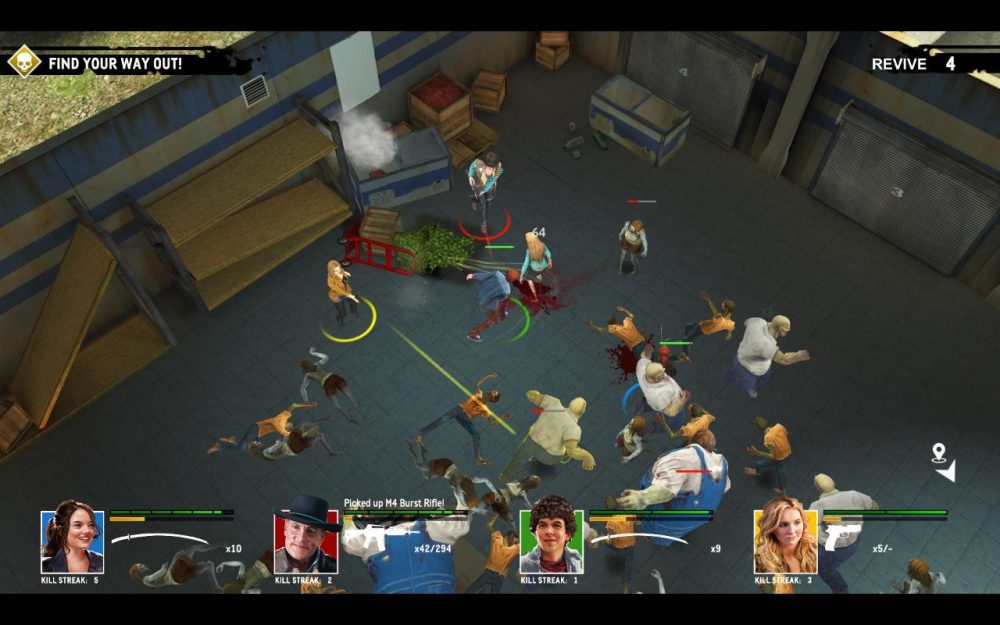Select the brunette woman character portrait
The image size is (1000, 625).
pos(72,541)
